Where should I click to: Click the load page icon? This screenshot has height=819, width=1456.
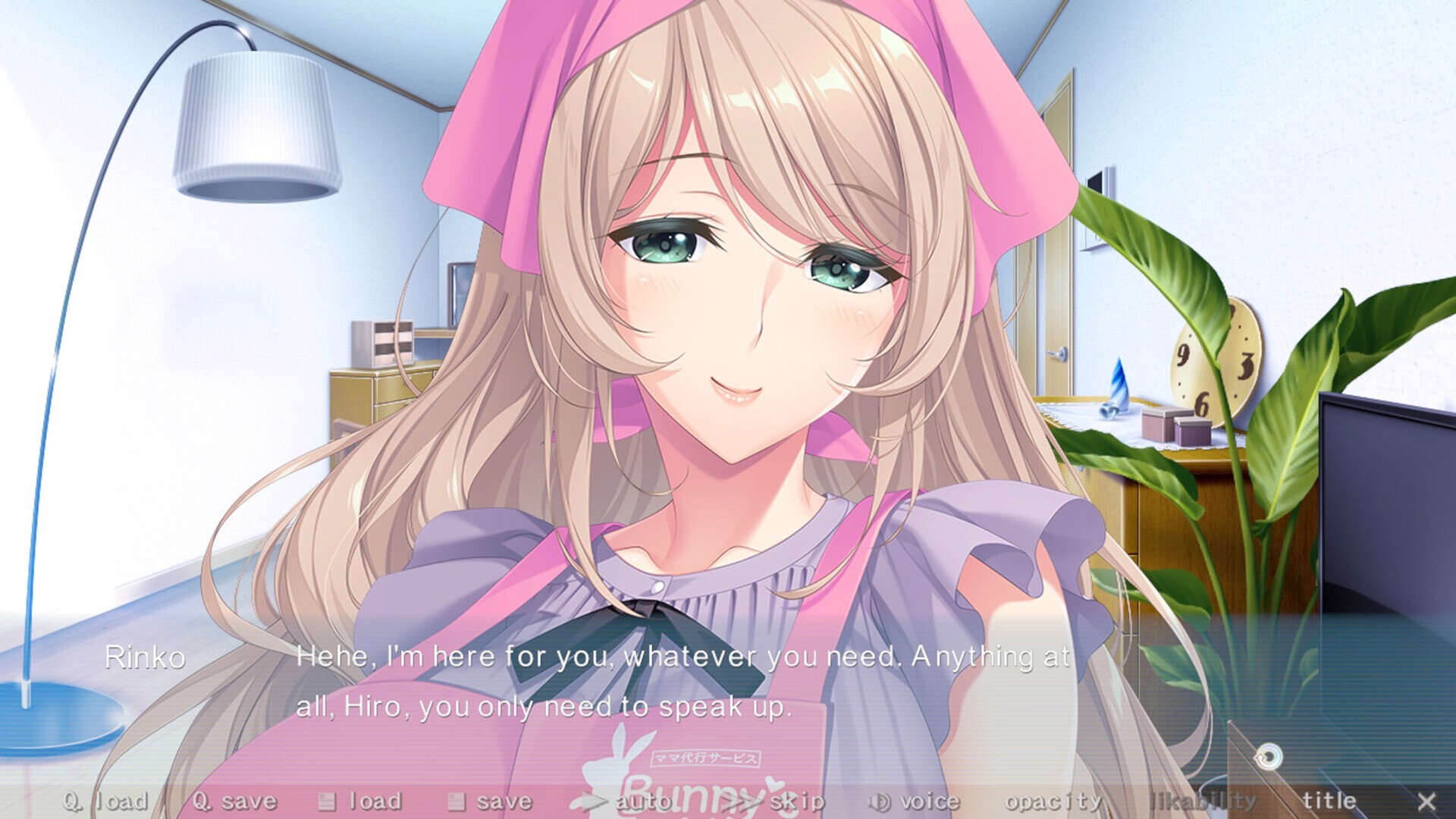(x=328, y=799)
